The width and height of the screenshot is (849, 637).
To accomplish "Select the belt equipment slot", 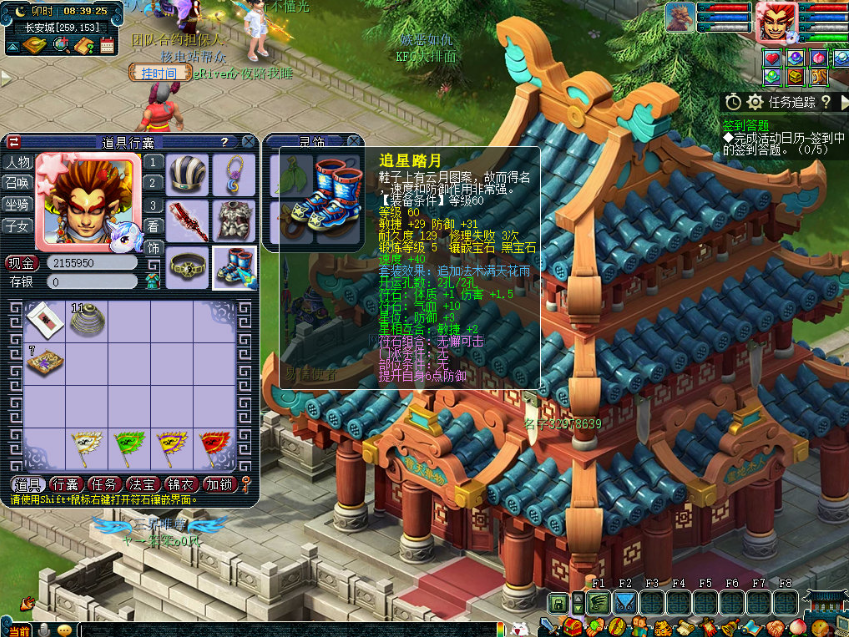I will click(187, 267).
